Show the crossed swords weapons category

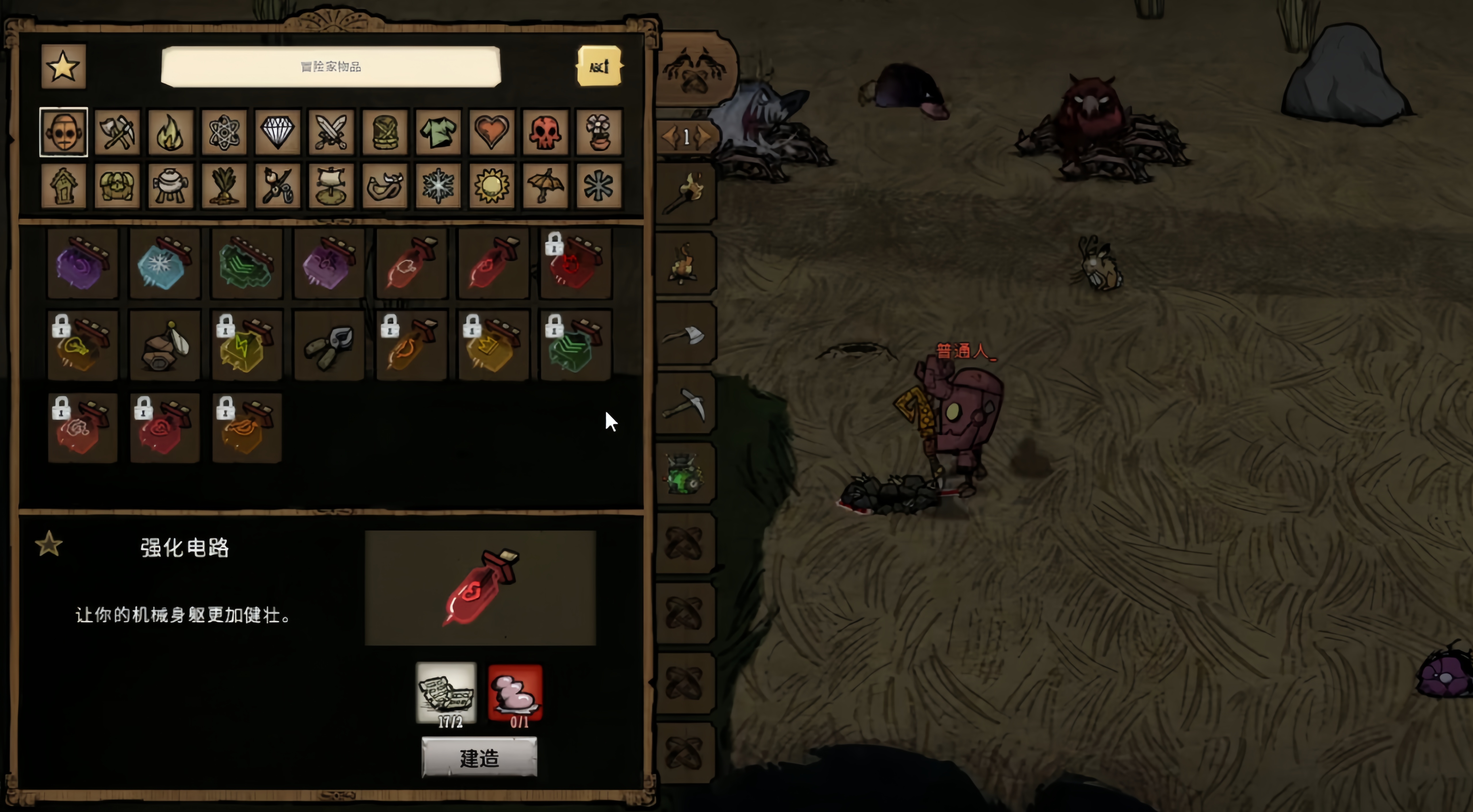coord(331,133)
